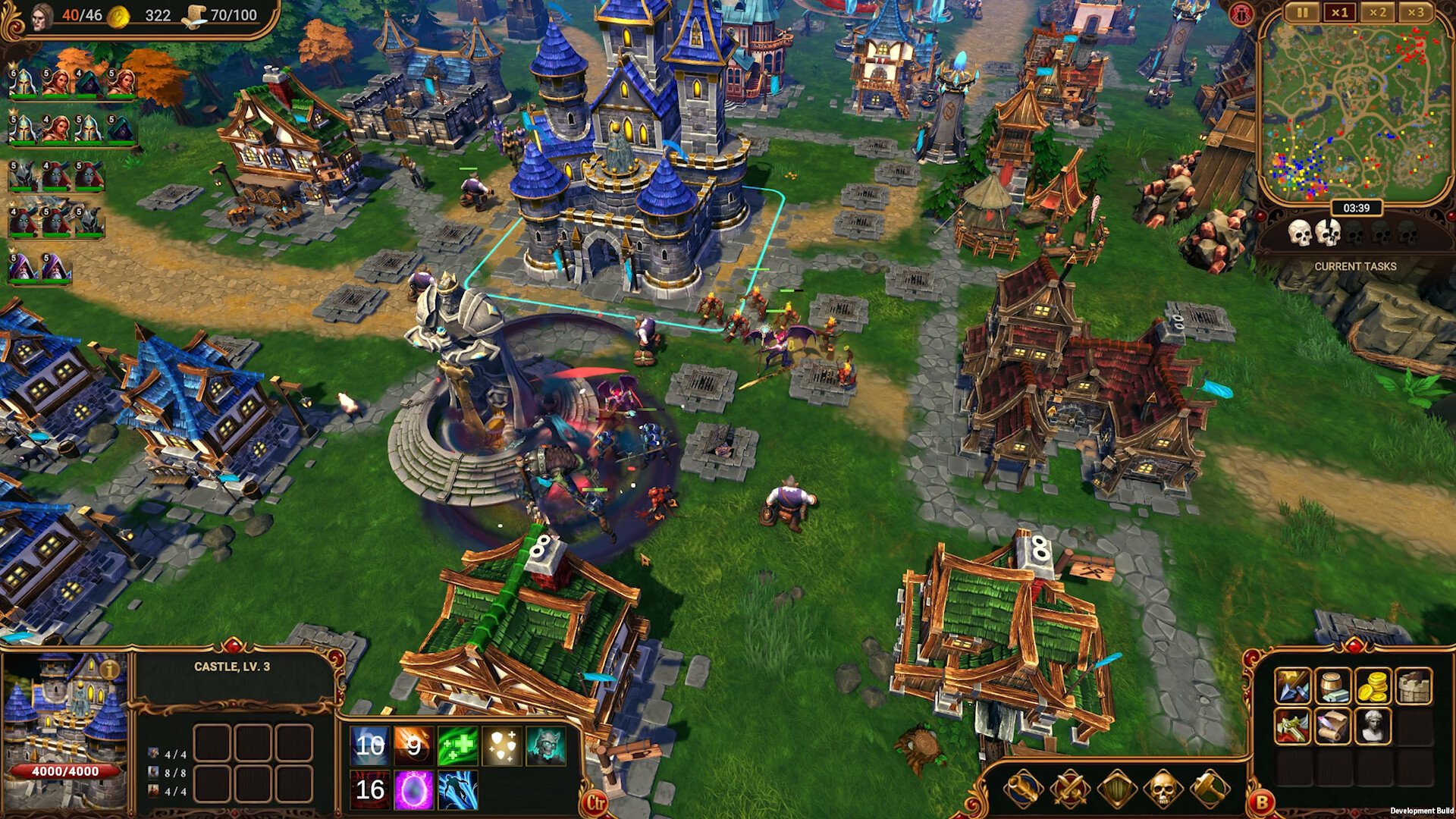Click the red bug report icon
Image resolution: width=1456 pixels, height=819 pixels.
pyautogui.click(x=1241, y=14)
